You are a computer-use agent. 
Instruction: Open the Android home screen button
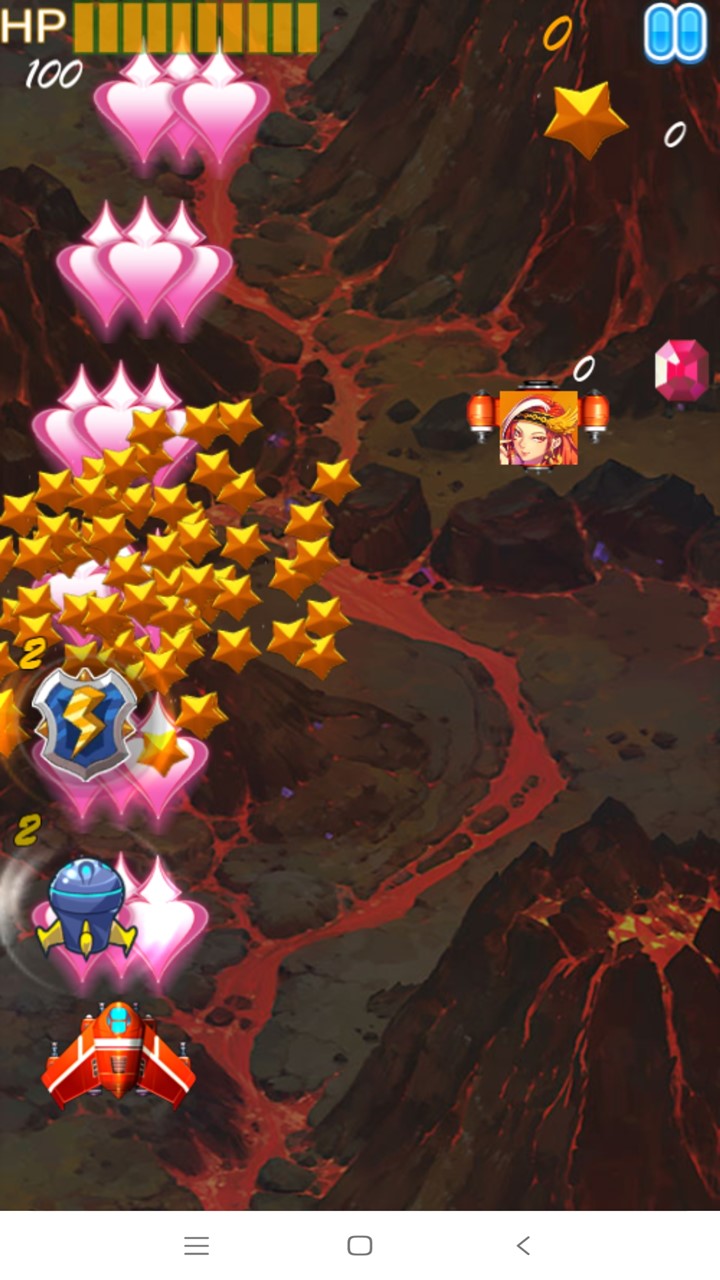click(360, 1245)
